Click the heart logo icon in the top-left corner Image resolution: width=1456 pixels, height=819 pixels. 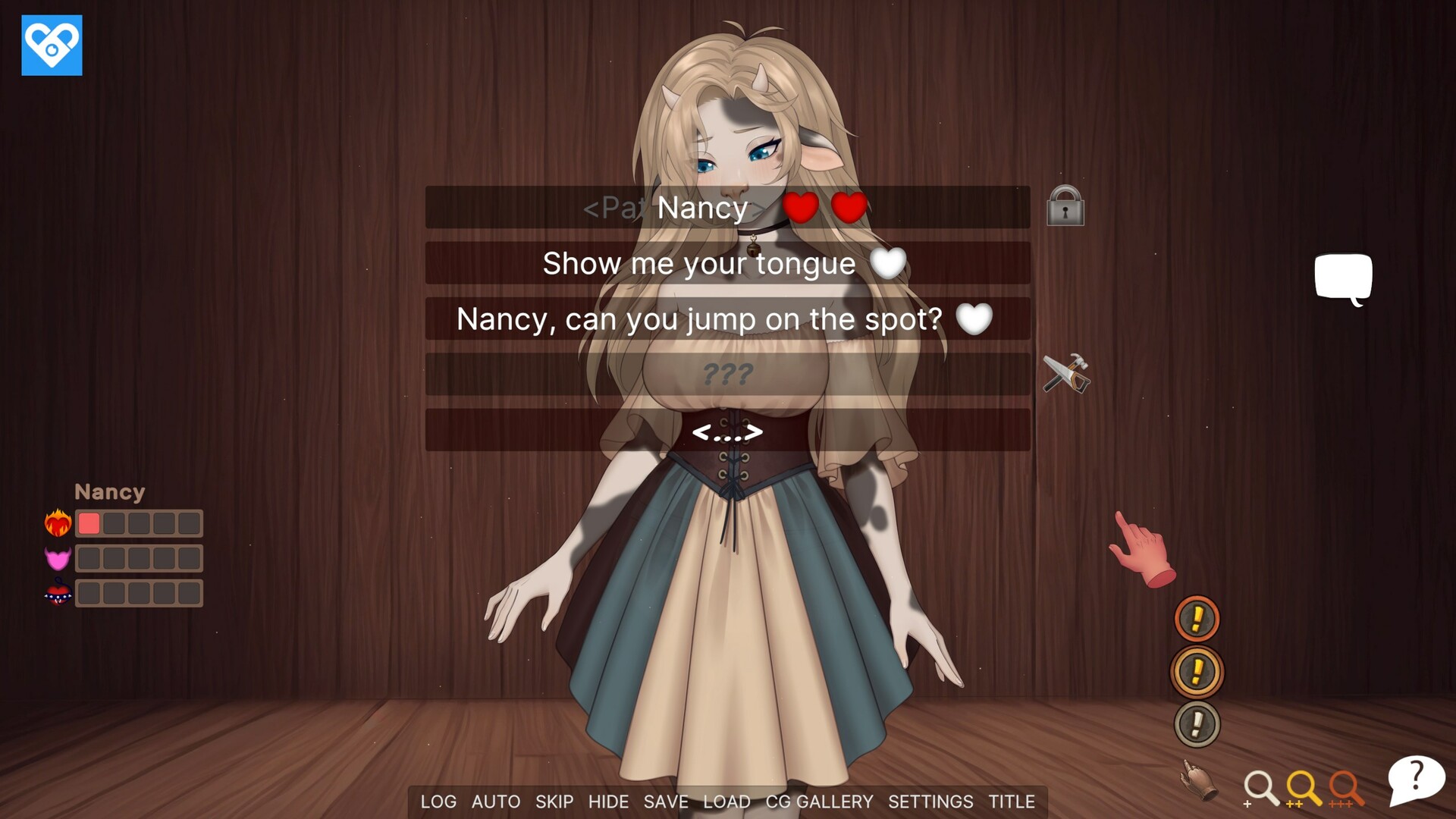[x=52, y=45]
